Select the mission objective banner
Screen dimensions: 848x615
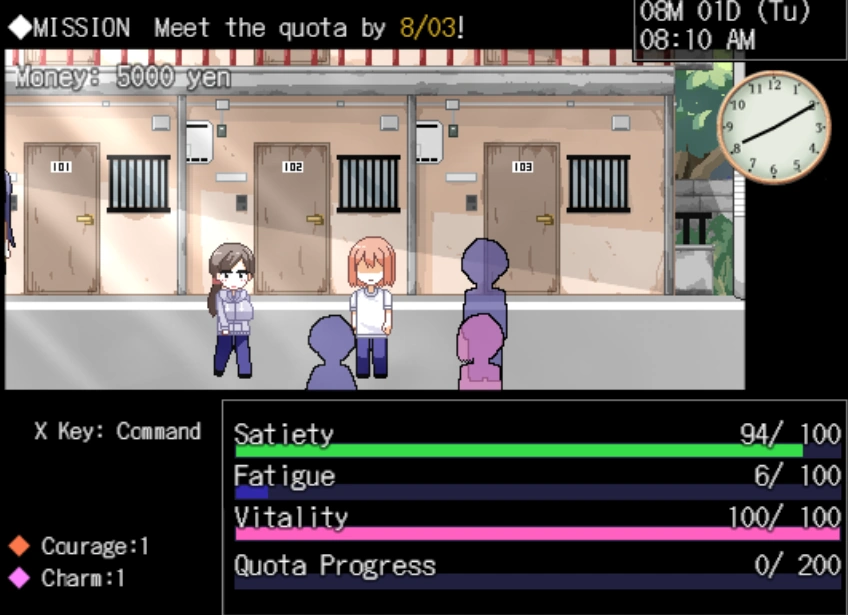coord(237,27)
